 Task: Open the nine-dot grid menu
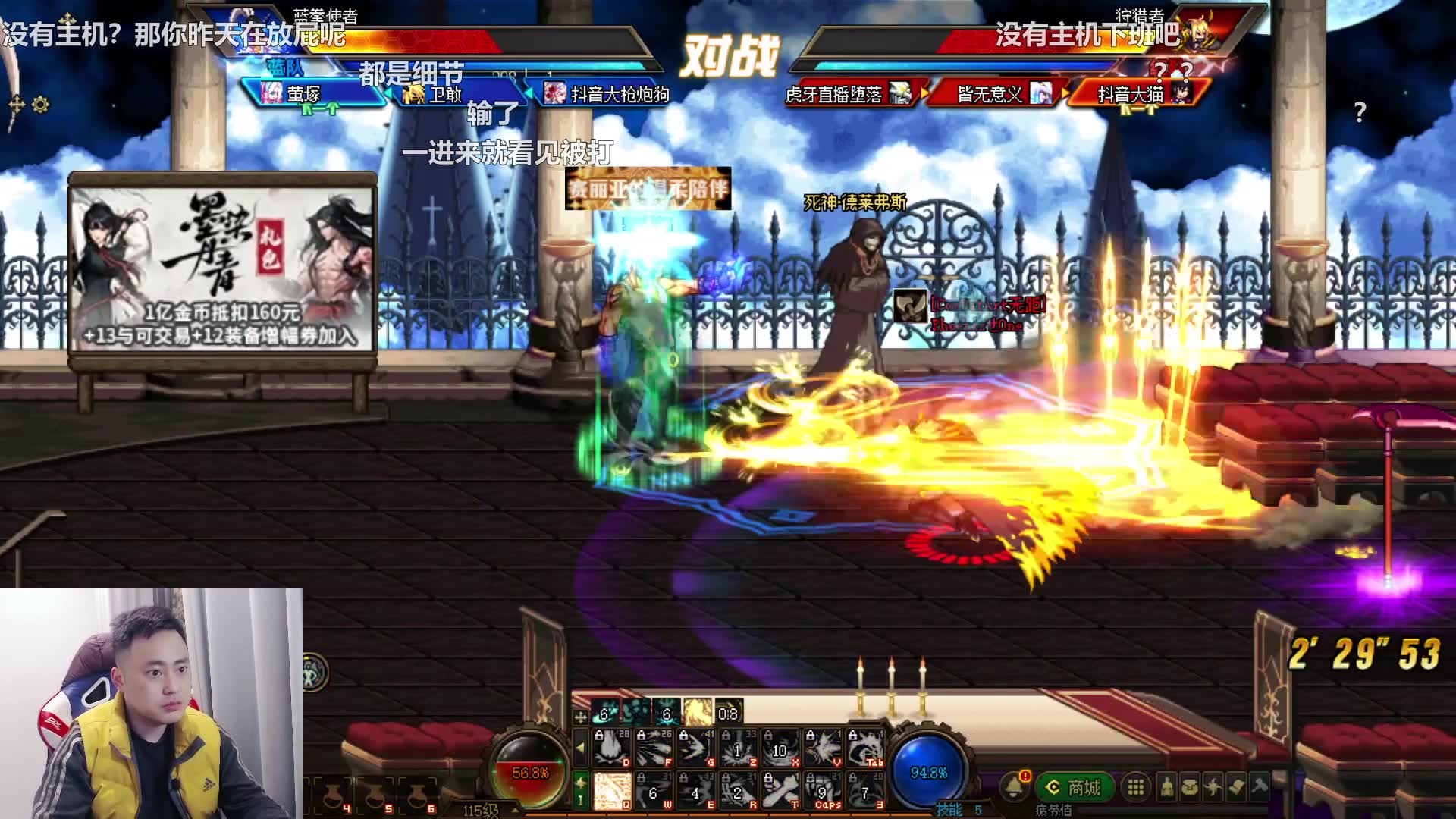tap(1135, 788)
